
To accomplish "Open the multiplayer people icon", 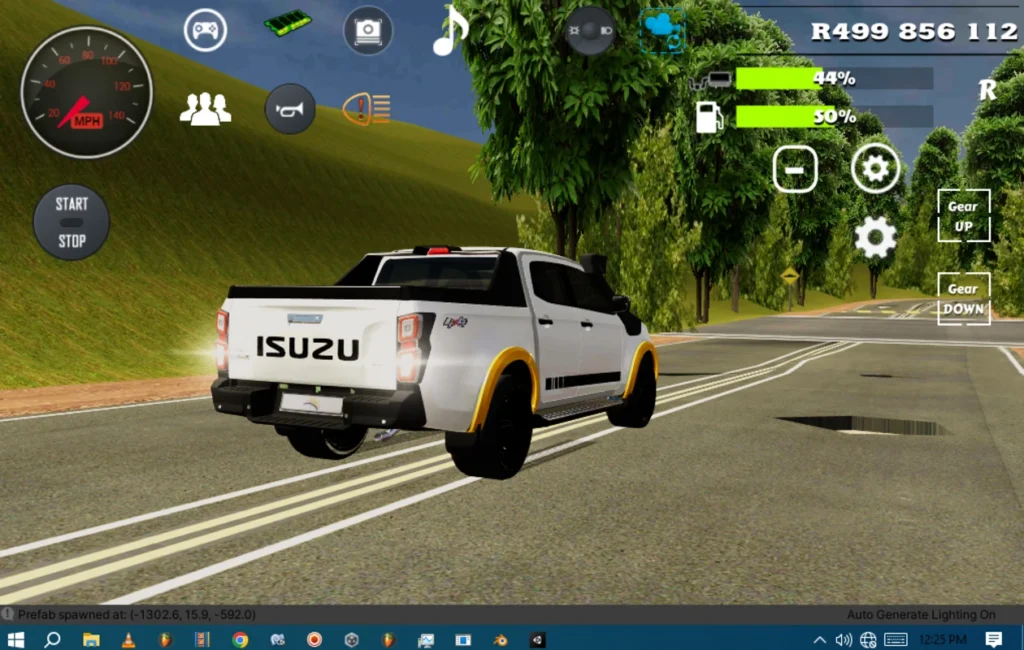I will pos(205,109).
